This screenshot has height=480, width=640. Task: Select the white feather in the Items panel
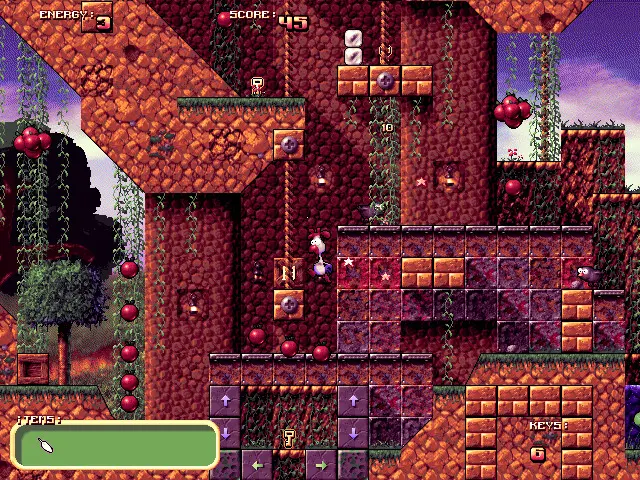pos(47,446)
